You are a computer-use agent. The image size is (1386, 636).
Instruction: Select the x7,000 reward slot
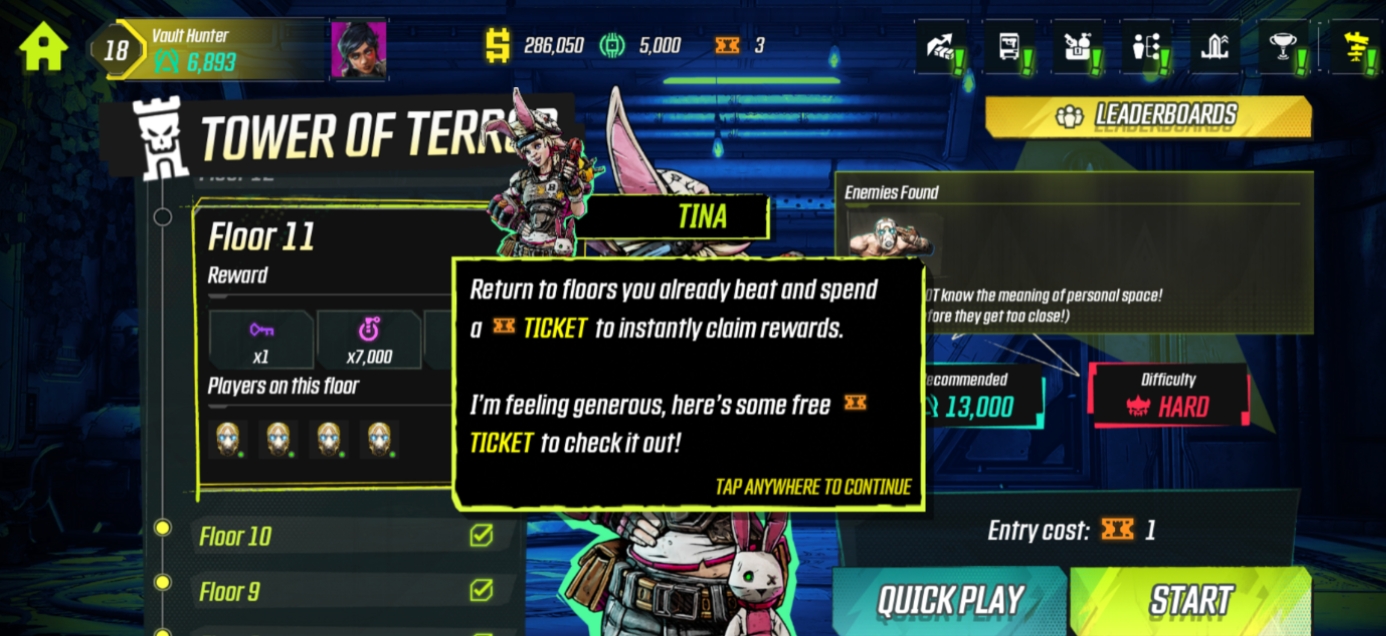(x=368, y=339)
